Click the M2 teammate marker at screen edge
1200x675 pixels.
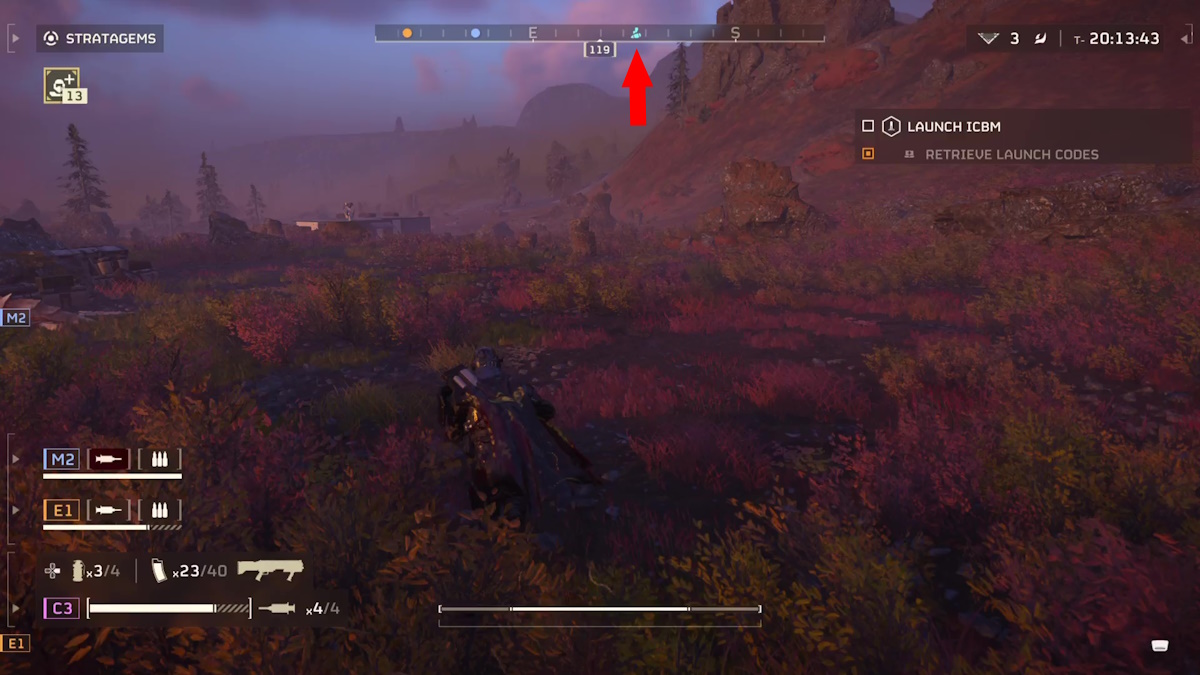(15, 318)
